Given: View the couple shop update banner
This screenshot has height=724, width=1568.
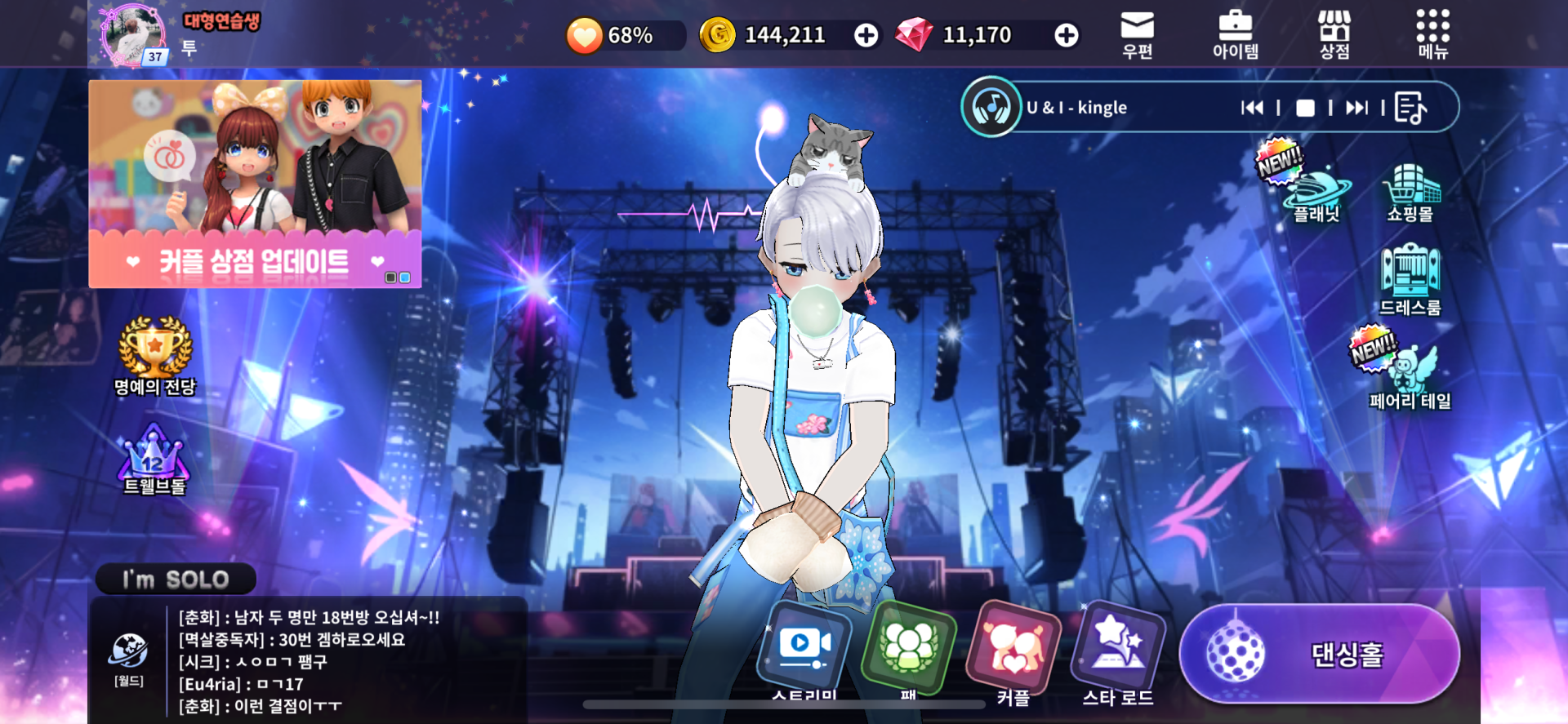Looking at the screenshot, I should (255, 184).
